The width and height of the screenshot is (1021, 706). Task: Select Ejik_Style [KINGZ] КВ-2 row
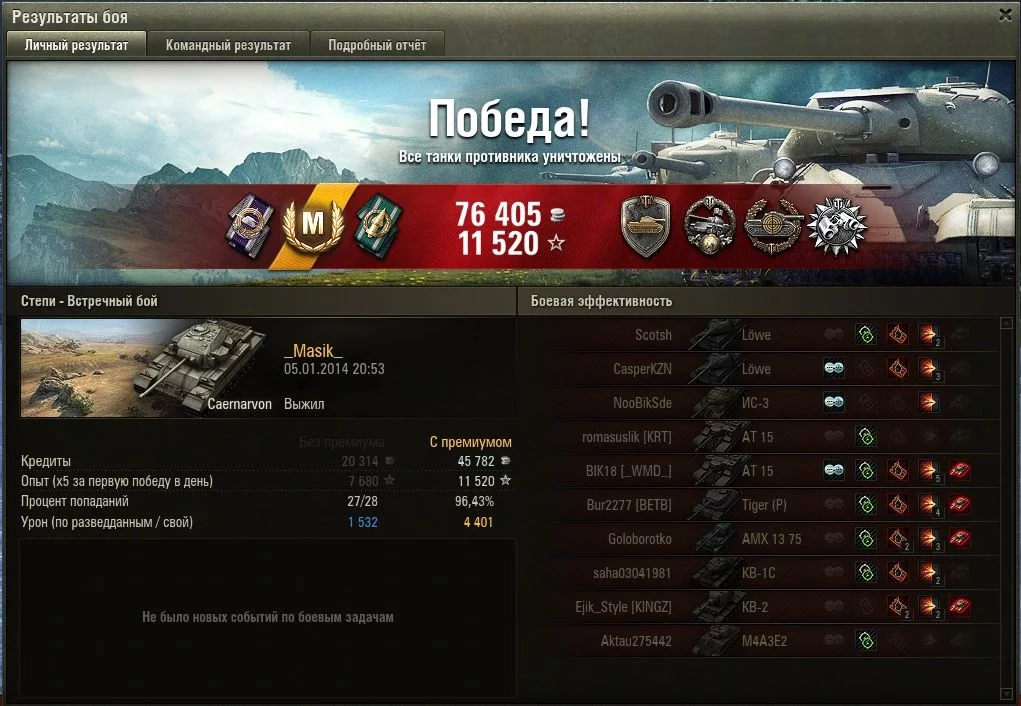point(760,607)
